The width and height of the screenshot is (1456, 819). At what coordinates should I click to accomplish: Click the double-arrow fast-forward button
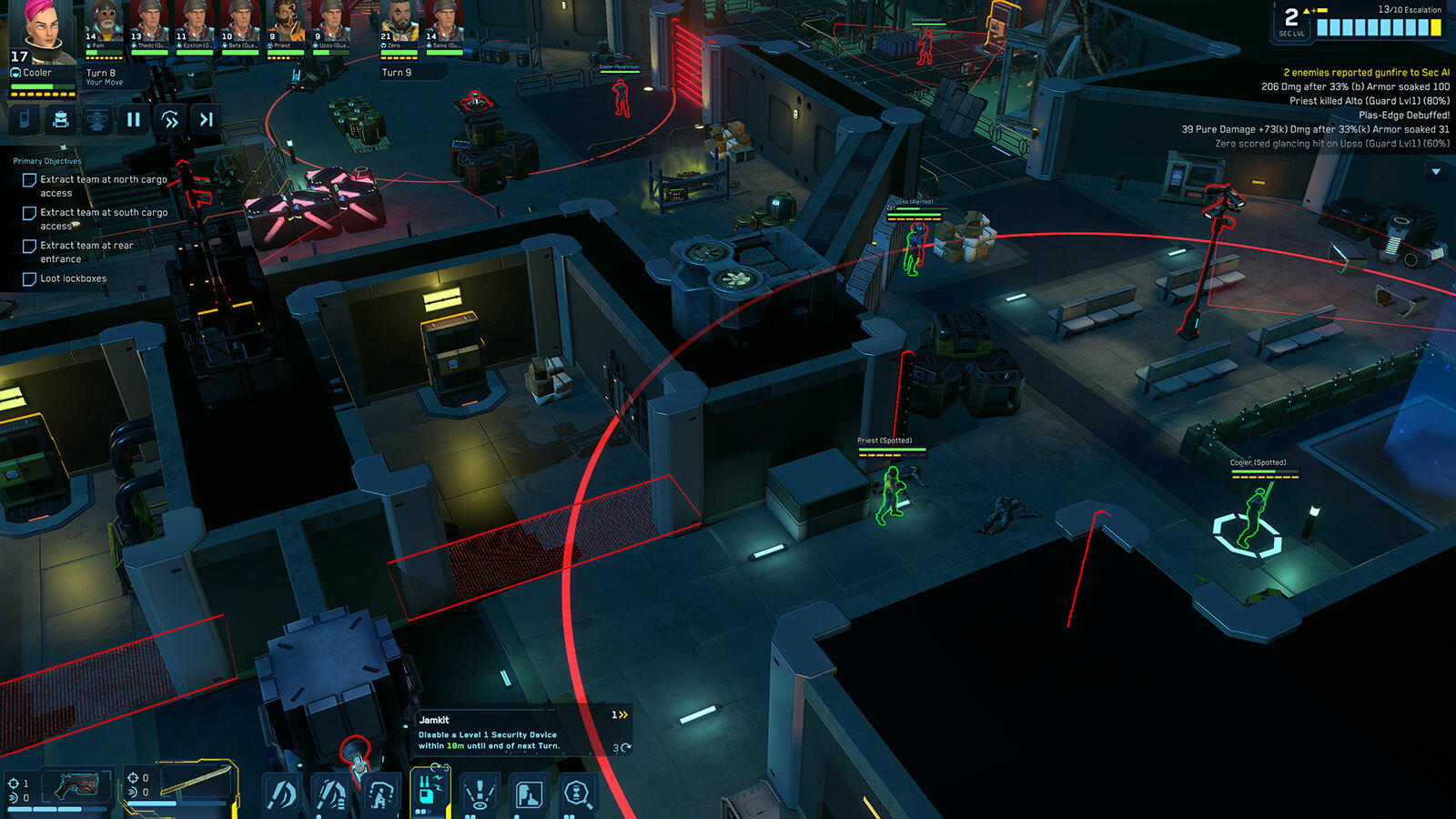tap(170, 119)
